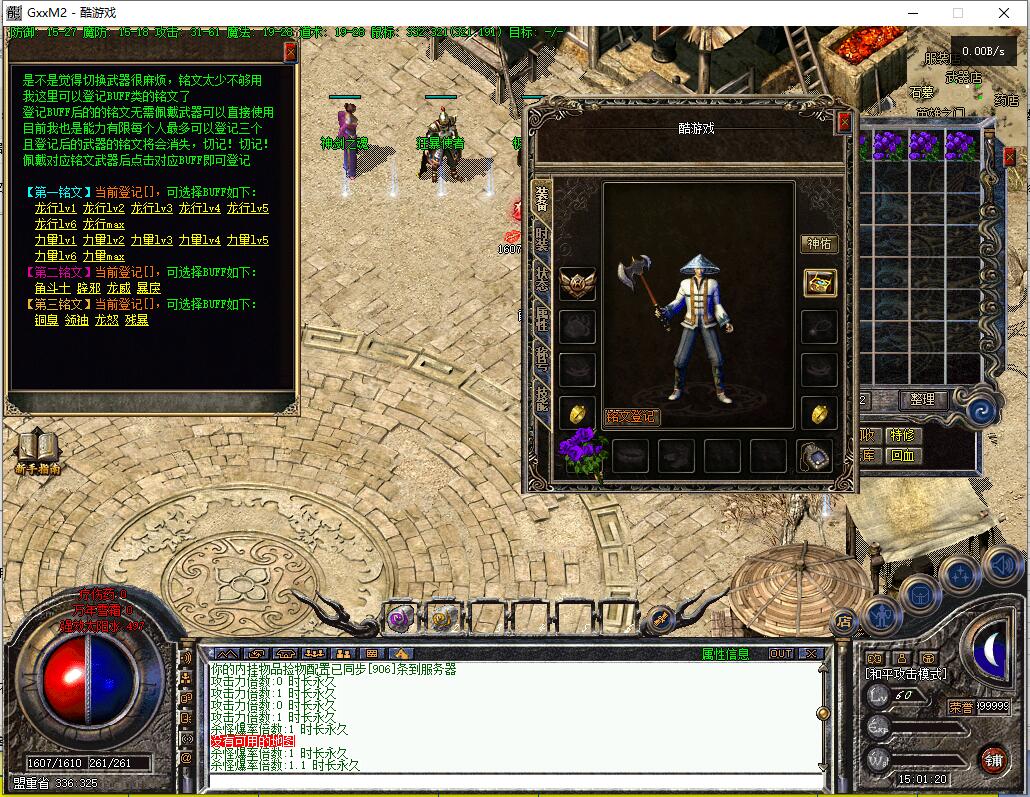Open the 属性信息 panel
This screenshot has height=797, width=1030.
[x=725, y=653]
